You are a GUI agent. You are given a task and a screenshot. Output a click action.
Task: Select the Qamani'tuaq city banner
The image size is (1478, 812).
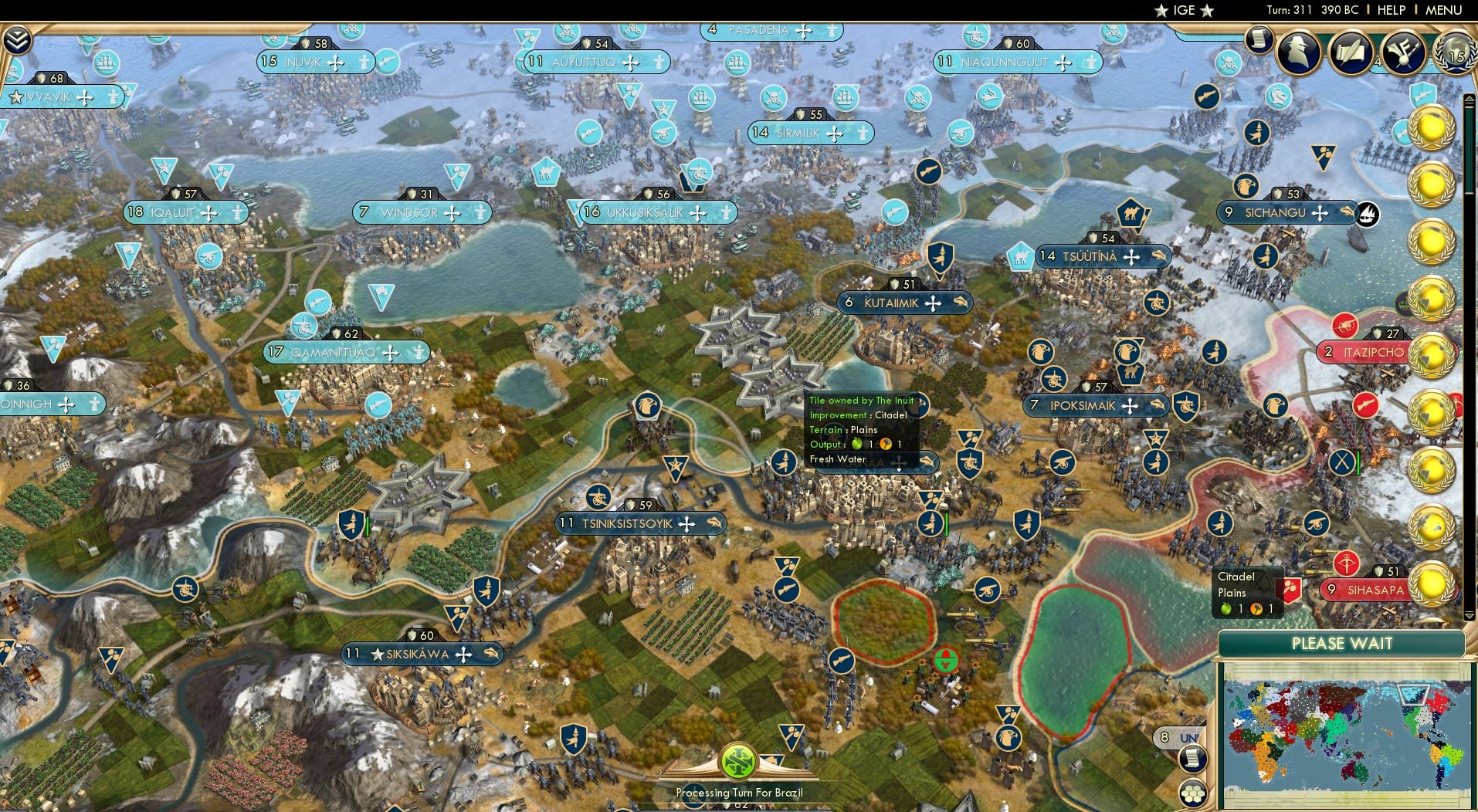[x=347, y=352]
